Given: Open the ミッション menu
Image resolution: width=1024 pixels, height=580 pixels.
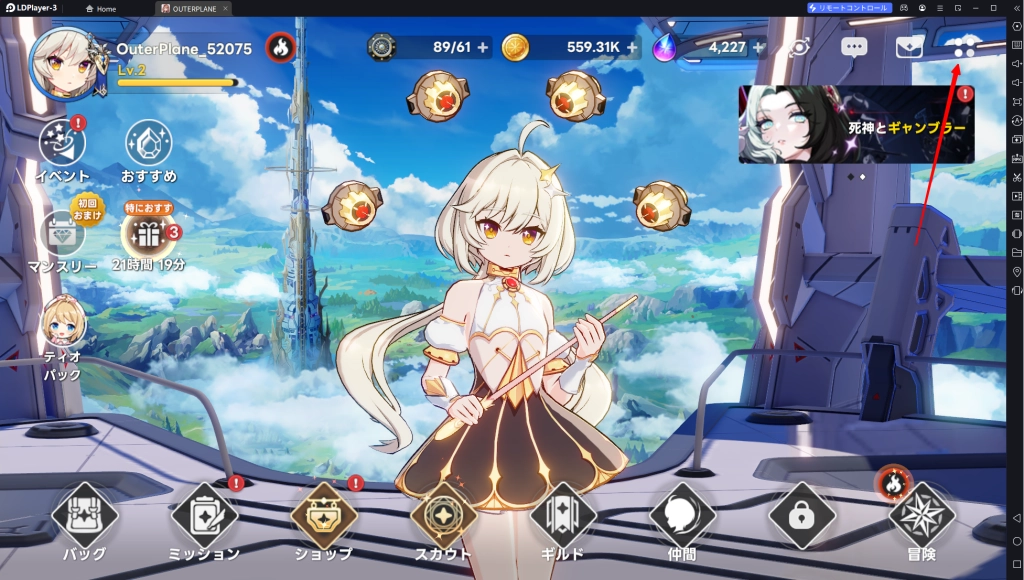Looking at the screenshot, I should [204, 517].
